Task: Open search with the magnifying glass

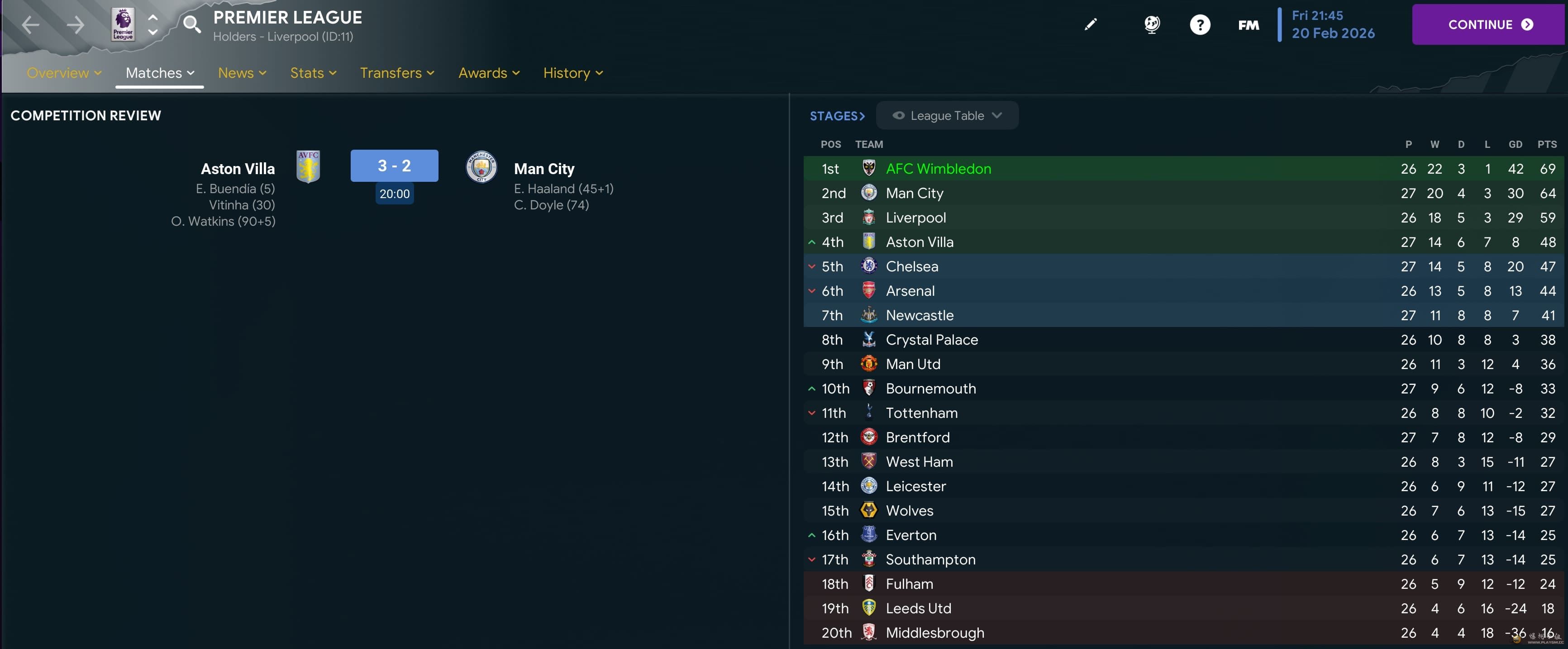Action: click(x=192, y=24)
